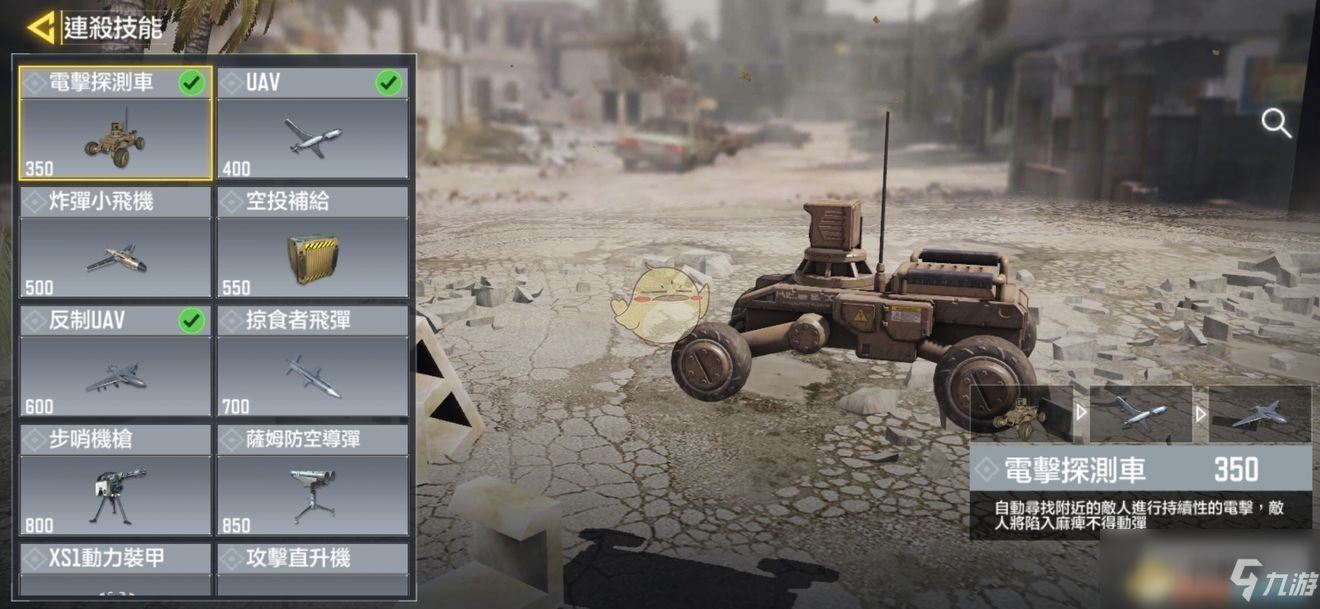The width and height of the screenshot is (1320, 609).
Task: Go back using the yellow arrow
Action: 40,27
